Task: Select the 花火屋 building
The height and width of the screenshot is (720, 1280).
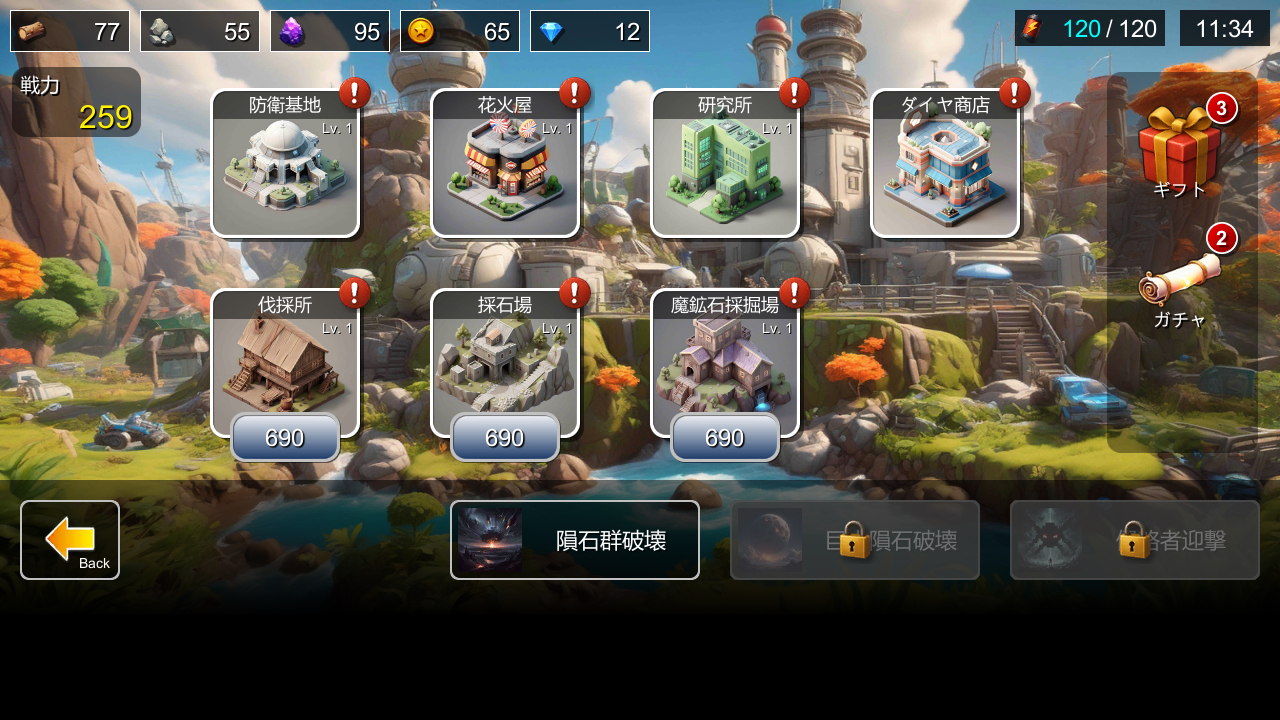Action: [505, 165]
